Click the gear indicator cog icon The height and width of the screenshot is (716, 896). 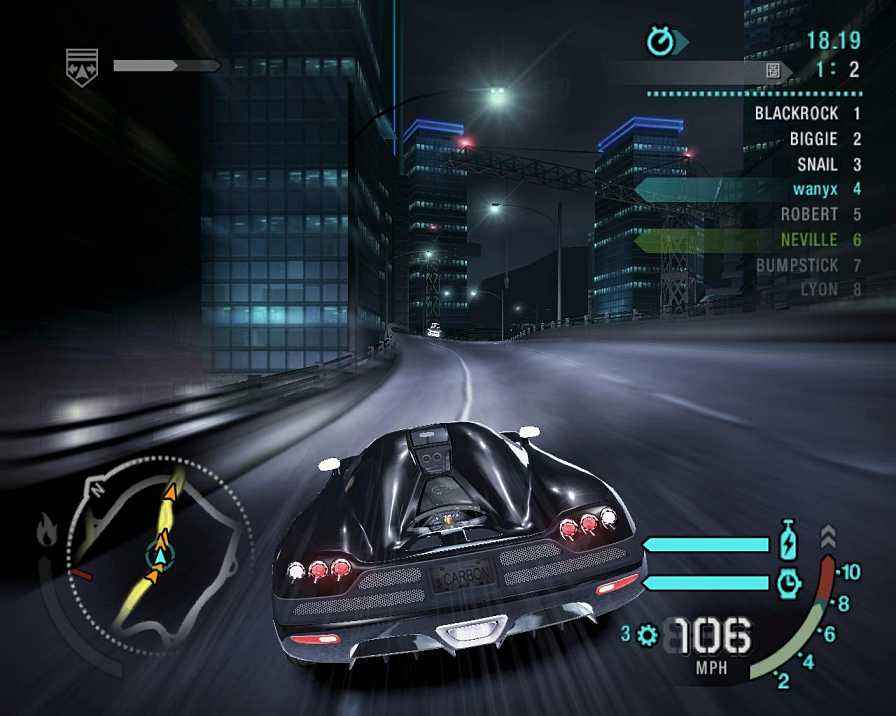647,634
